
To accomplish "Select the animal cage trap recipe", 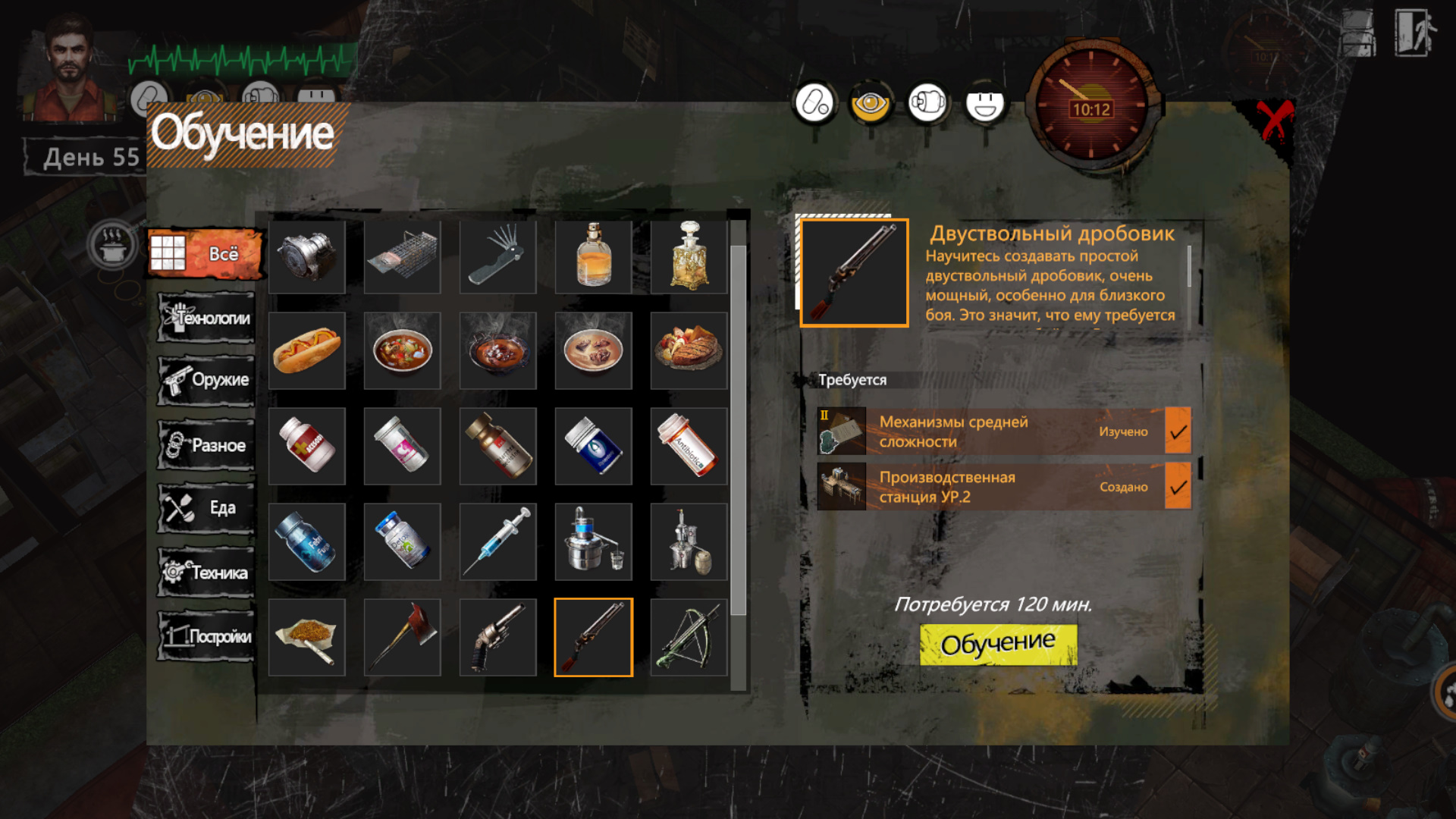I will tap(402, 256).
